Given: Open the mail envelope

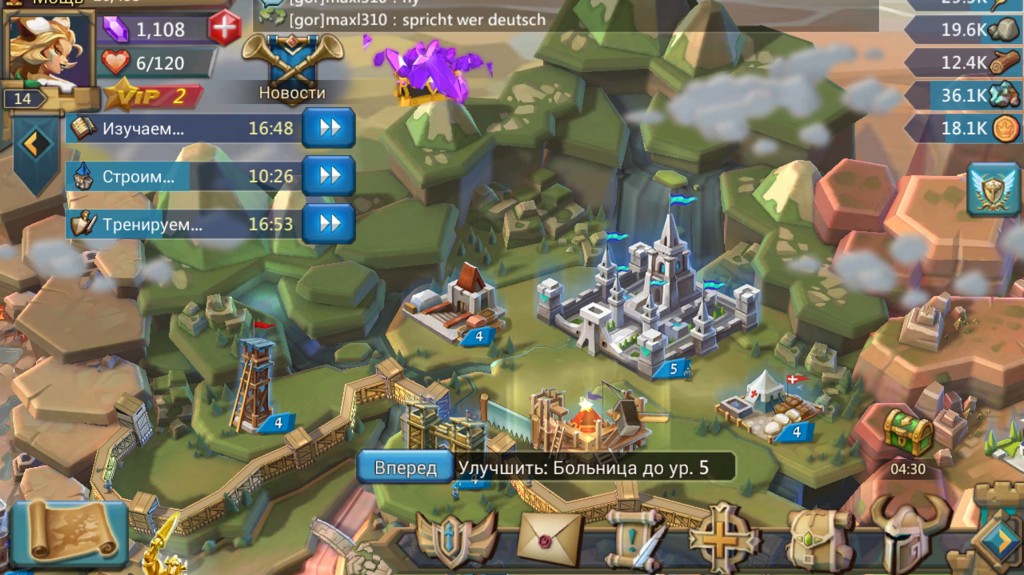Looking at the screenshot, I should [x=550, y=538].
